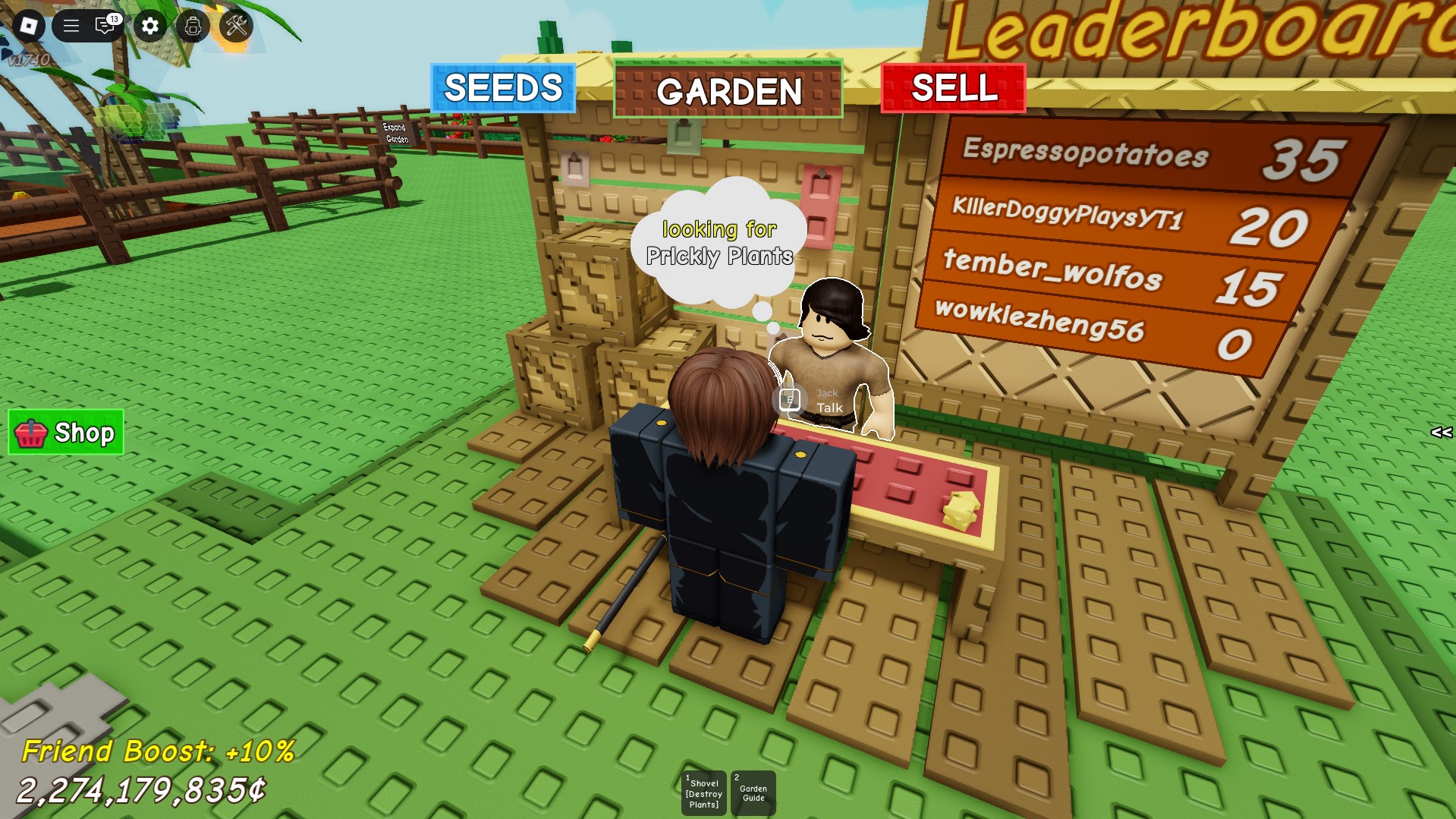Open the Roblox main menu icon
This screenshot has height=819, width=1456.
30,25
